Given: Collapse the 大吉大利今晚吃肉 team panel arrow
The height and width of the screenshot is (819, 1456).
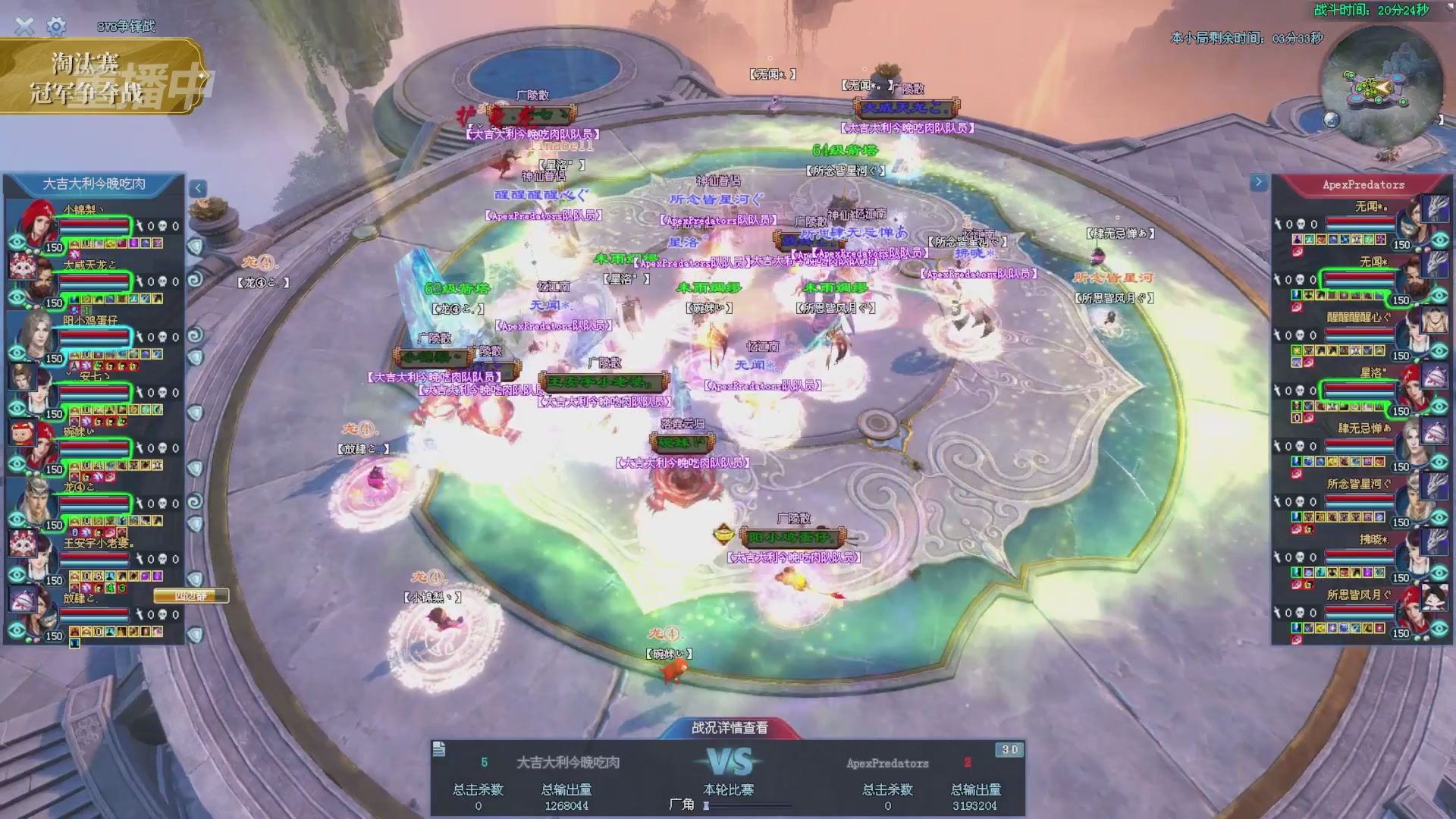Looking at the screenshot, I should pos(198,188).
